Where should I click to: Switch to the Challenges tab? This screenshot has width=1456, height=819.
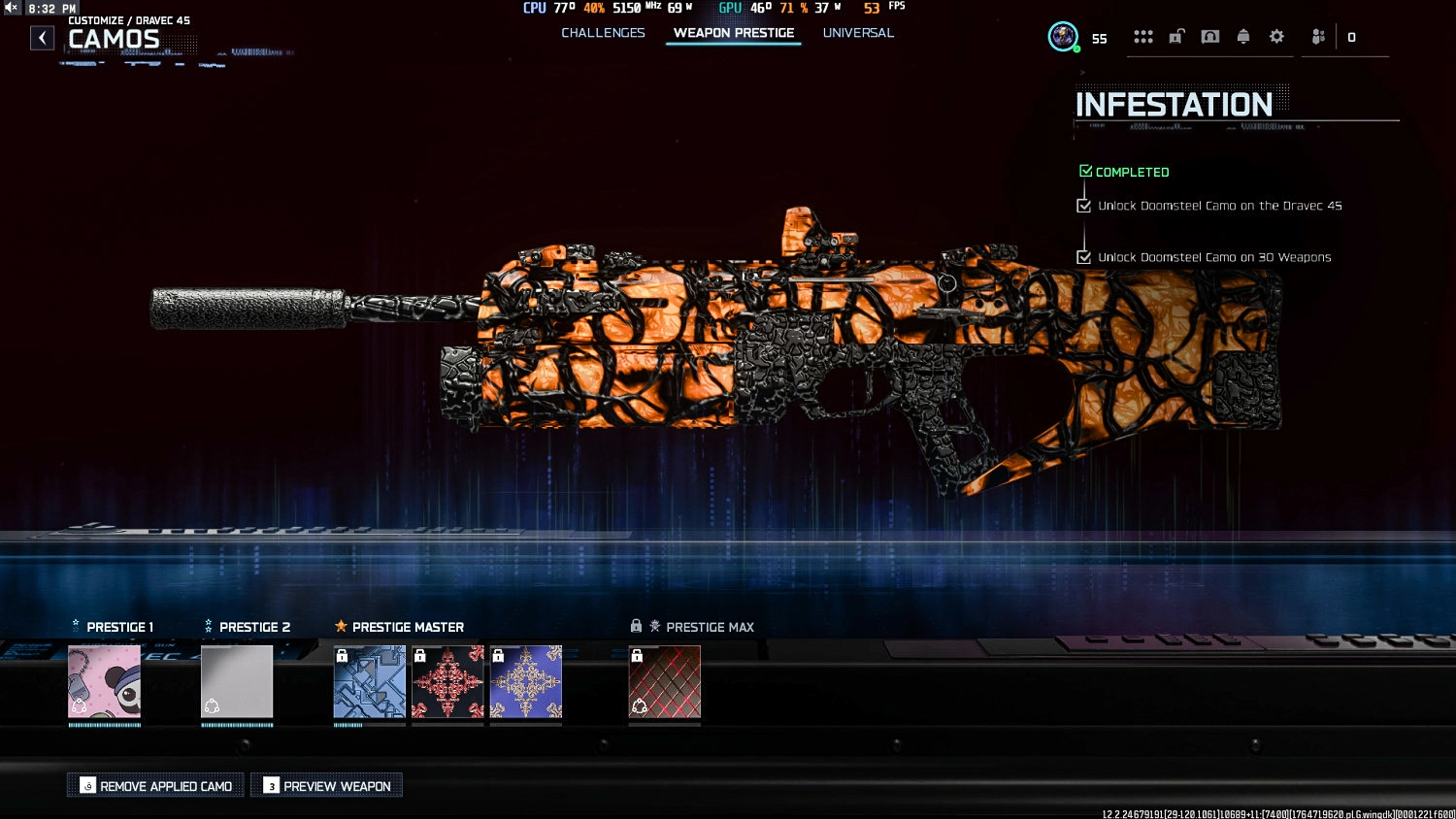tap(603, 32)
